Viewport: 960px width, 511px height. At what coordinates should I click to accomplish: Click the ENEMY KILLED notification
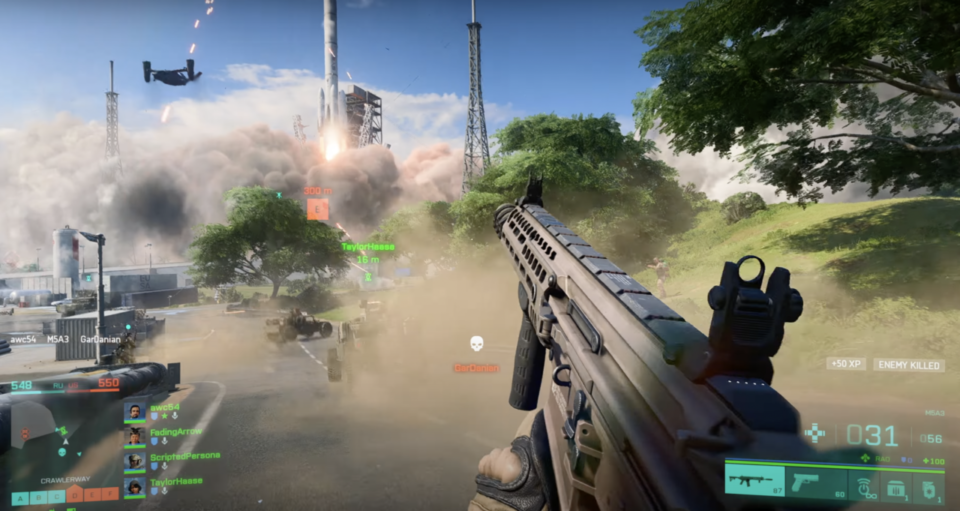[x=908, y=366]
